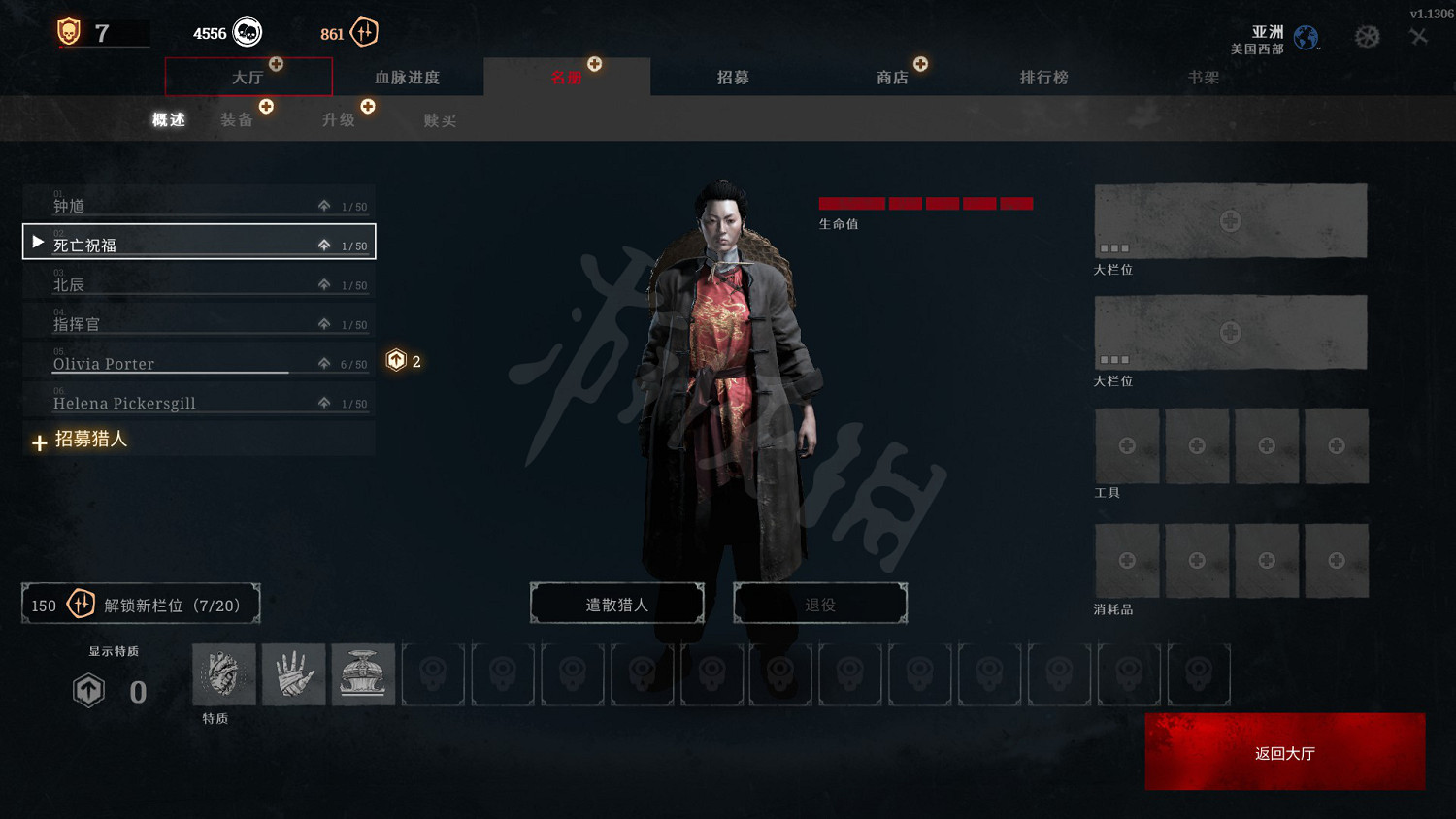
Task: Click the globe region icon beside 亚洲
Action: (1306, 37)
